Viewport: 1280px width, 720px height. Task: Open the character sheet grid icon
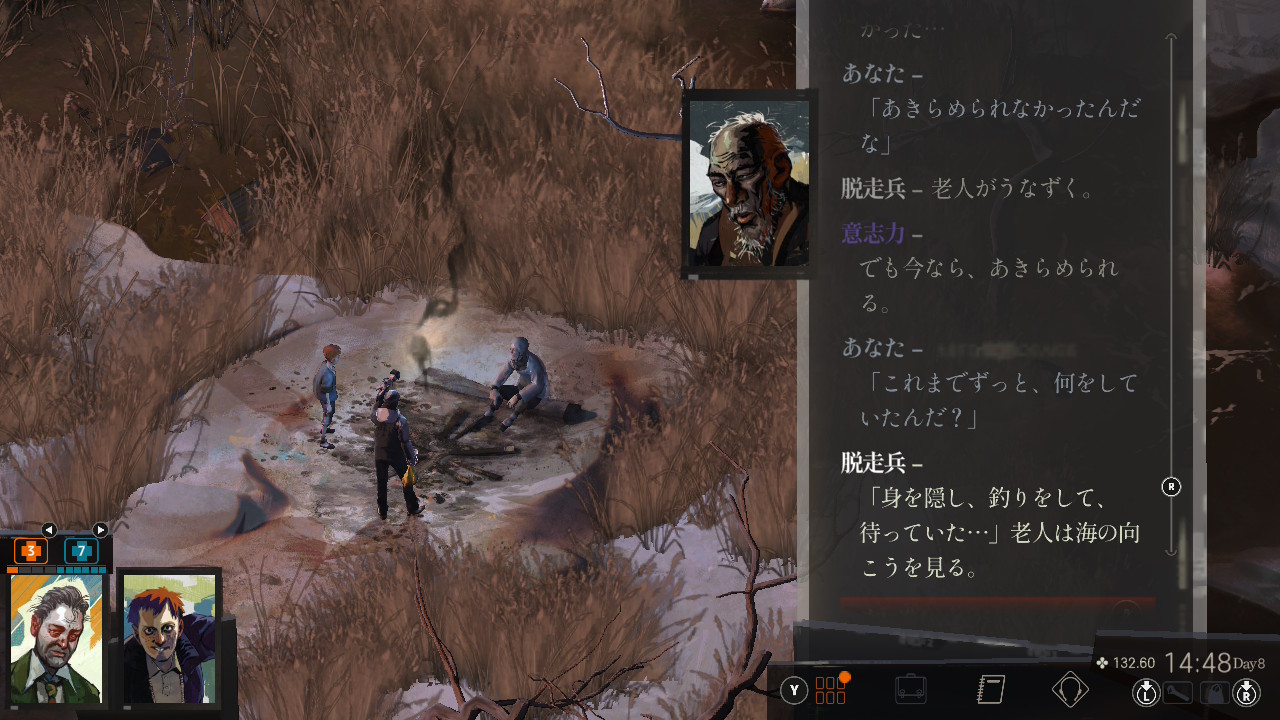click(x=830, y=690)
